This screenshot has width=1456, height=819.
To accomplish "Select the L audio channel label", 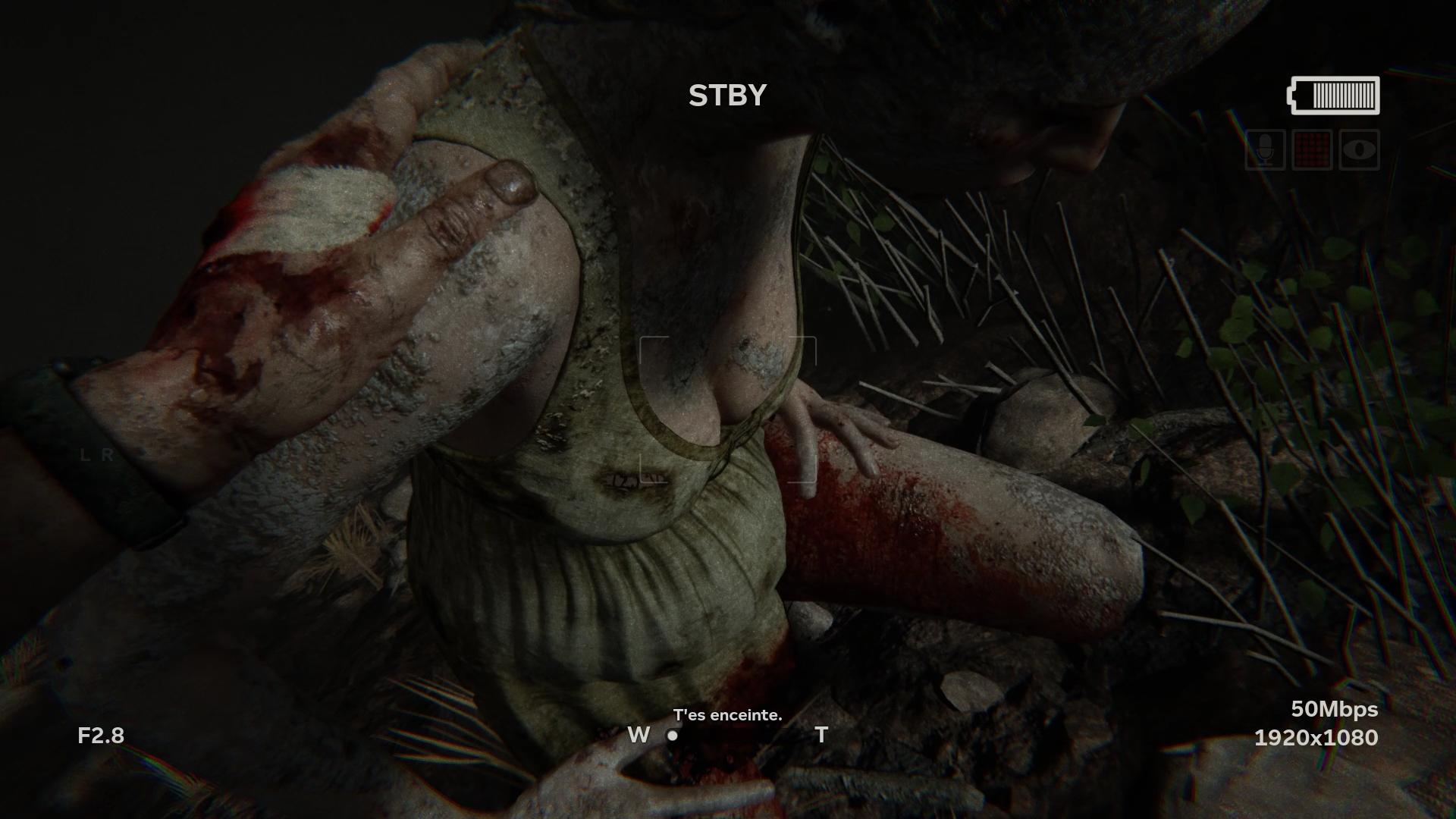I will [86, 455].
